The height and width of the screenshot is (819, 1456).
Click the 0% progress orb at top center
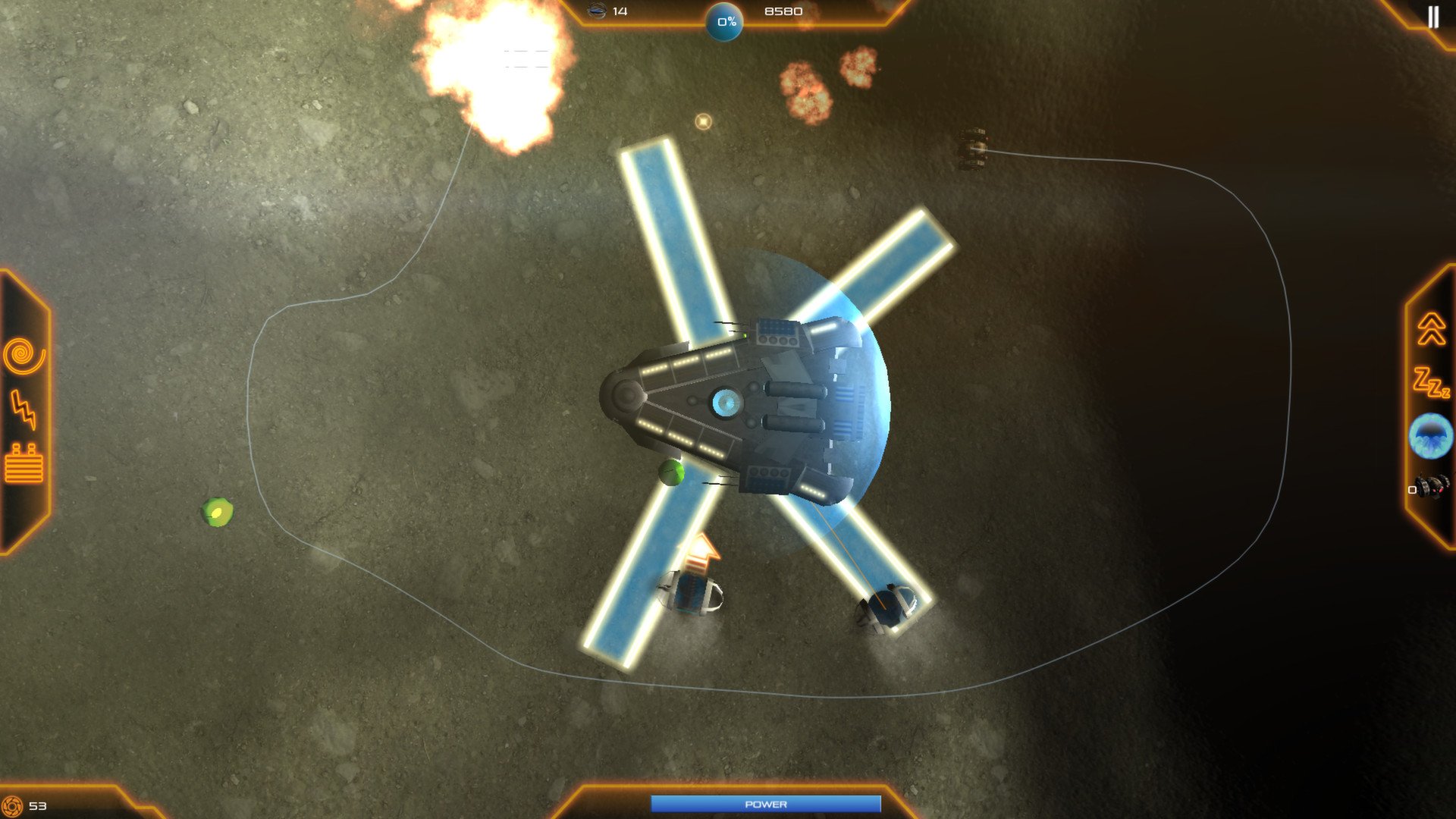(x=724, y=21)
